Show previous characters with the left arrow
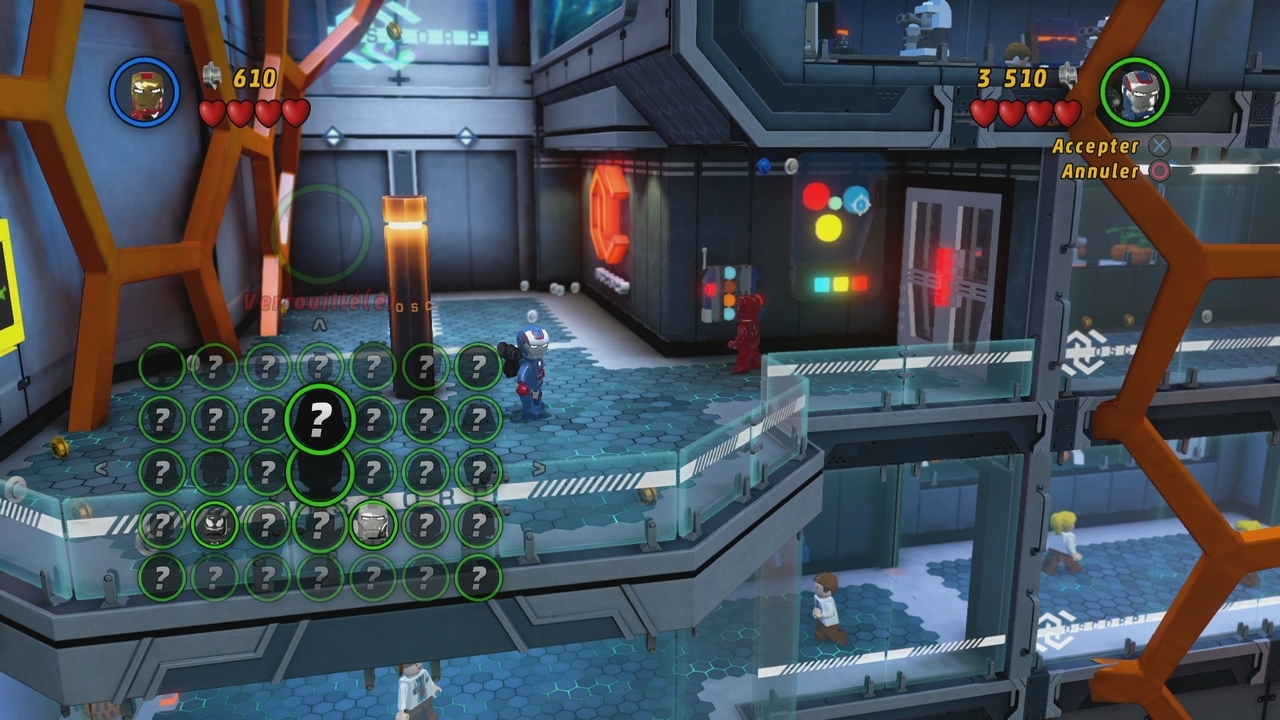1280x720 pixels. 101,467
